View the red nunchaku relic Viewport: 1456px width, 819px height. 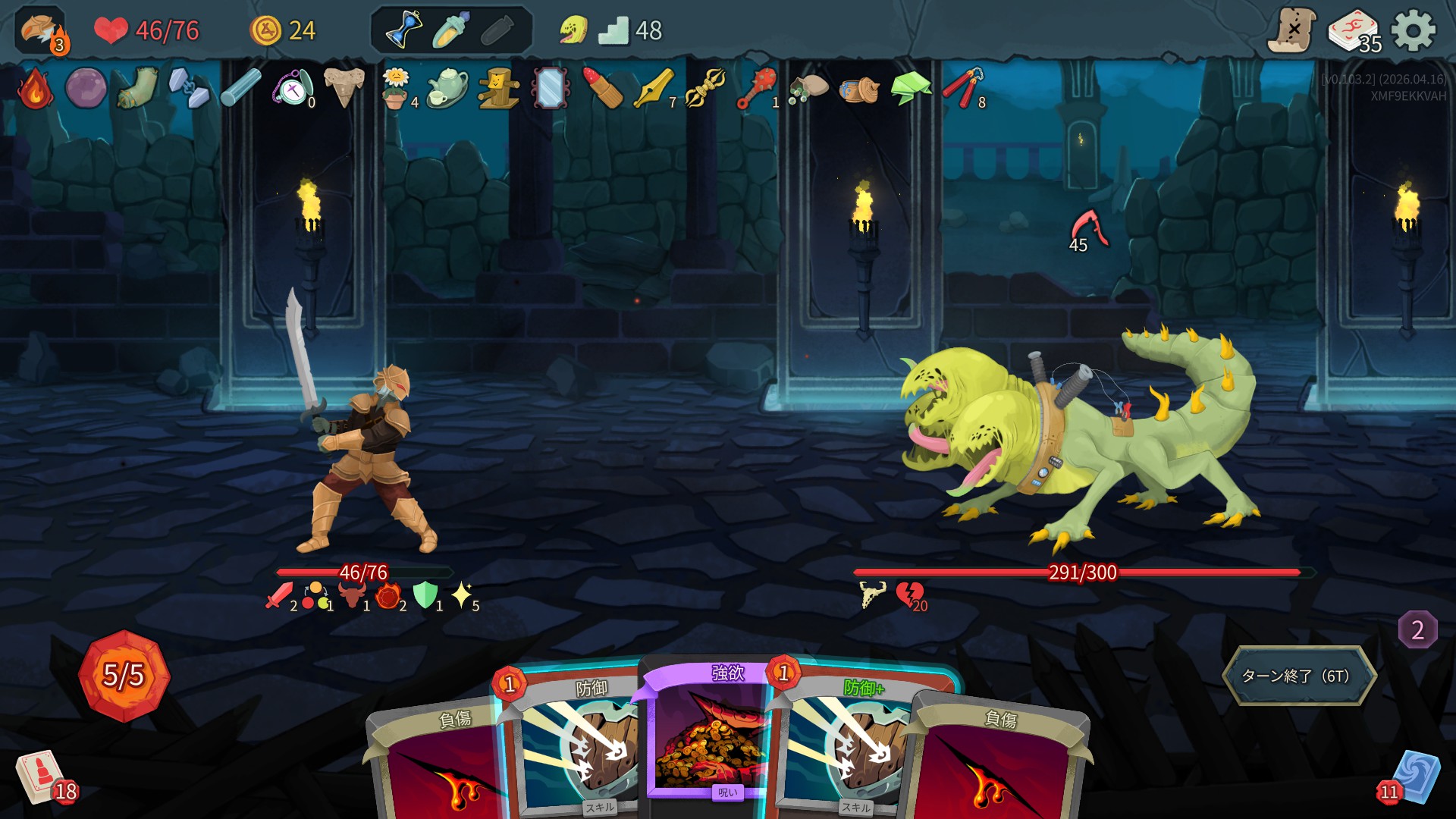coord(962,89)
